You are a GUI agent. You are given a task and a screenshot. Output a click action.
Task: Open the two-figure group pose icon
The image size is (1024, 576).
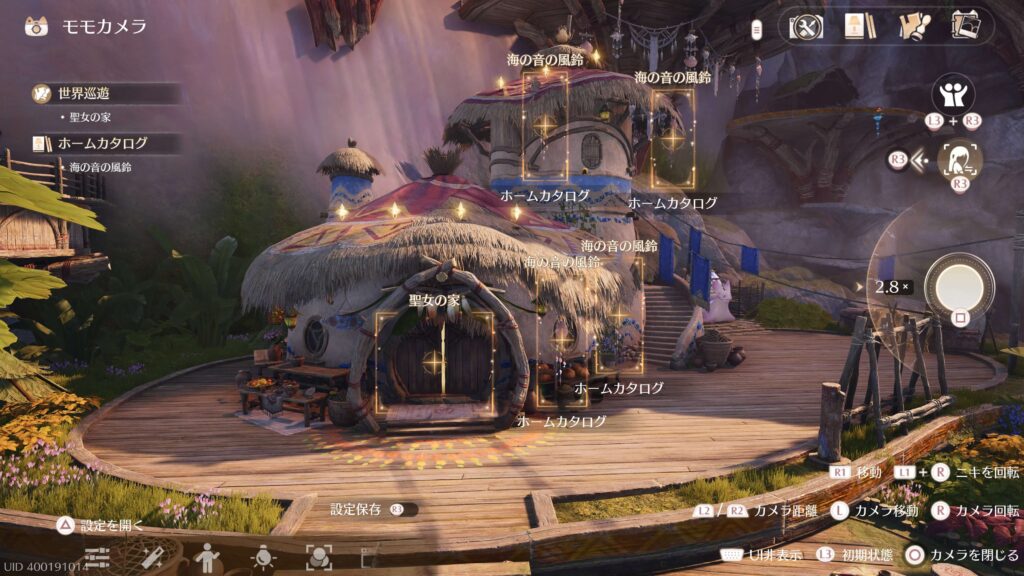tap(953, 95)
